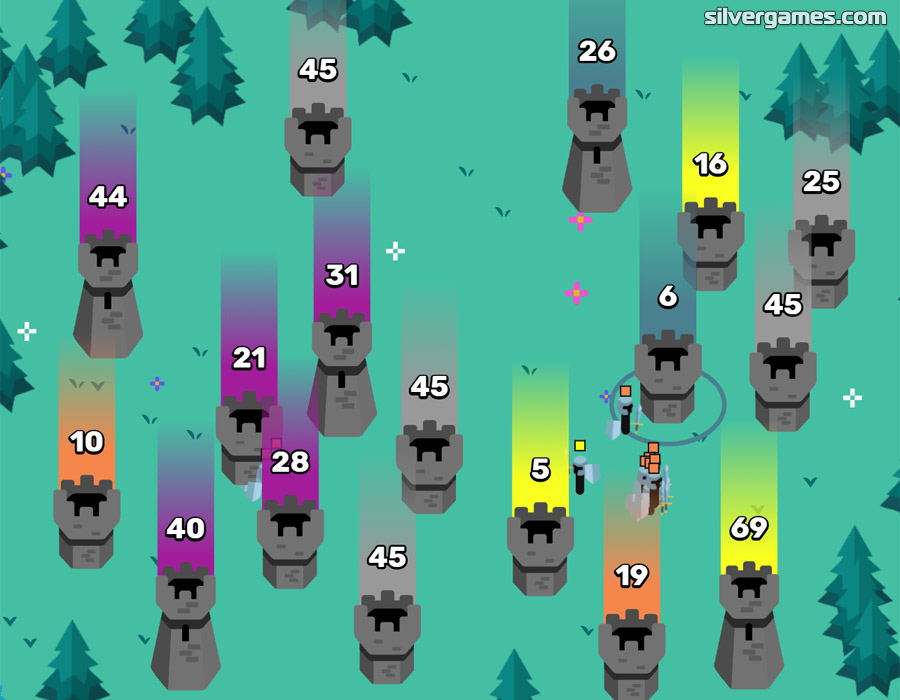
Task: Choose the magenta tower labeled 21
Action: (249, 437)
